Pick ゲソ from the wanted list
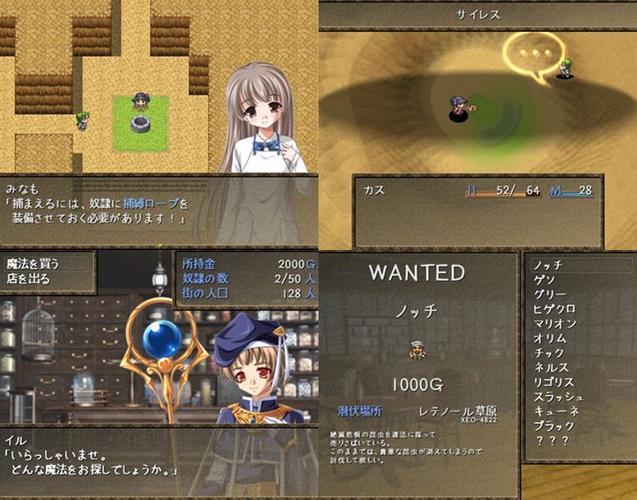637x500 pixels. tap(543, 281)
